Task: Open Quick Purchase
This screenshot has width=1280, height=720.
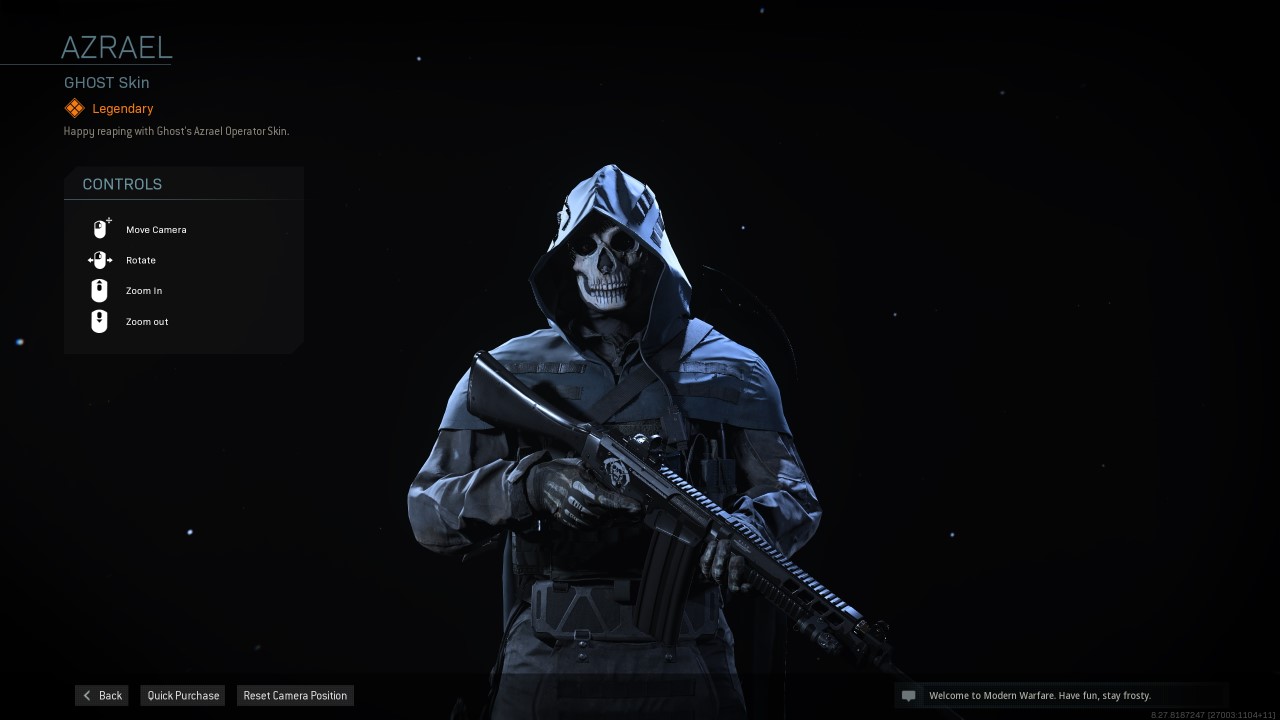Action: pyautogui.click(x=182, y=695)
